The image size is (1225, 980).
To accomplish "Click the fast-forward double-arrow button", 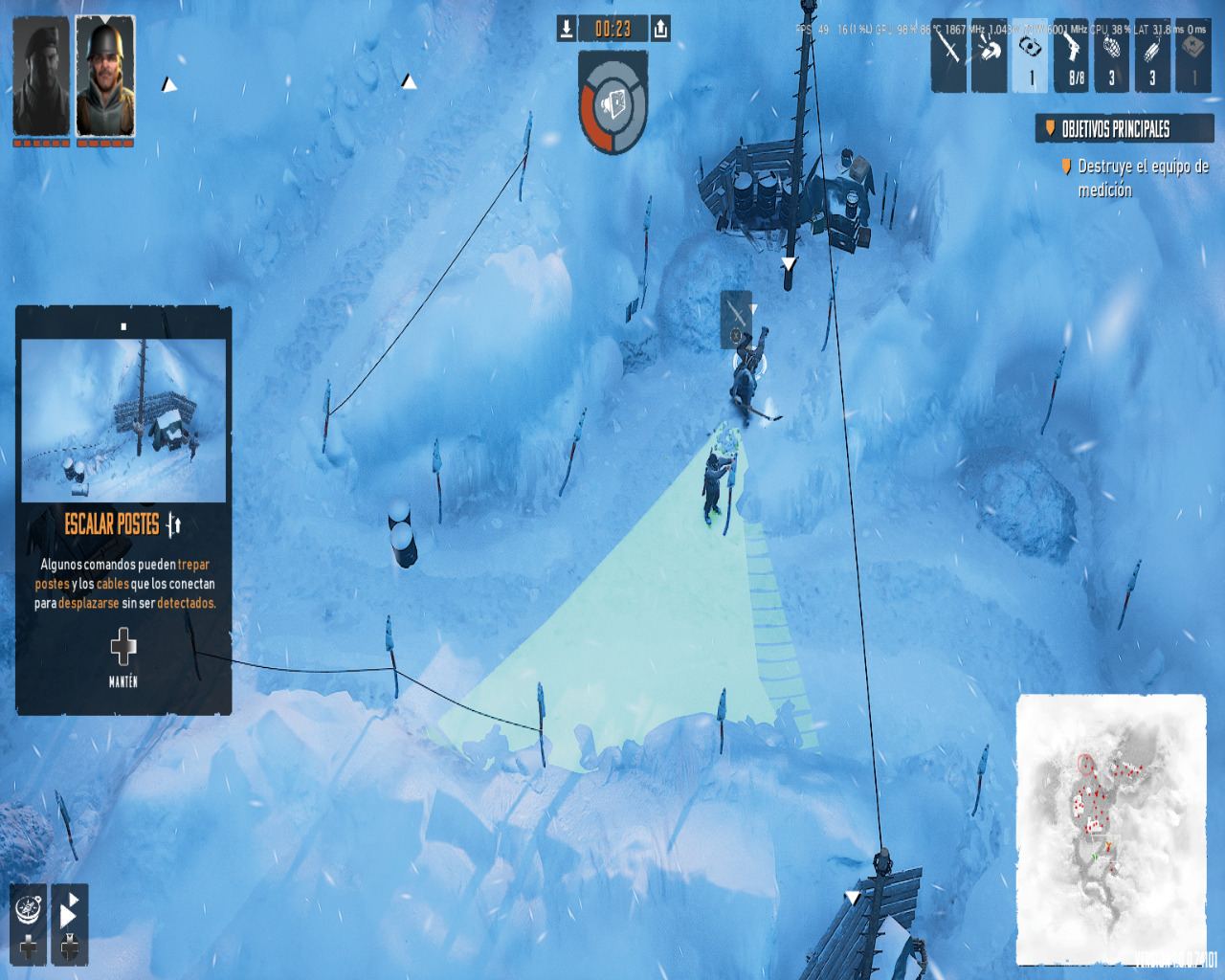I will [70, 907].
